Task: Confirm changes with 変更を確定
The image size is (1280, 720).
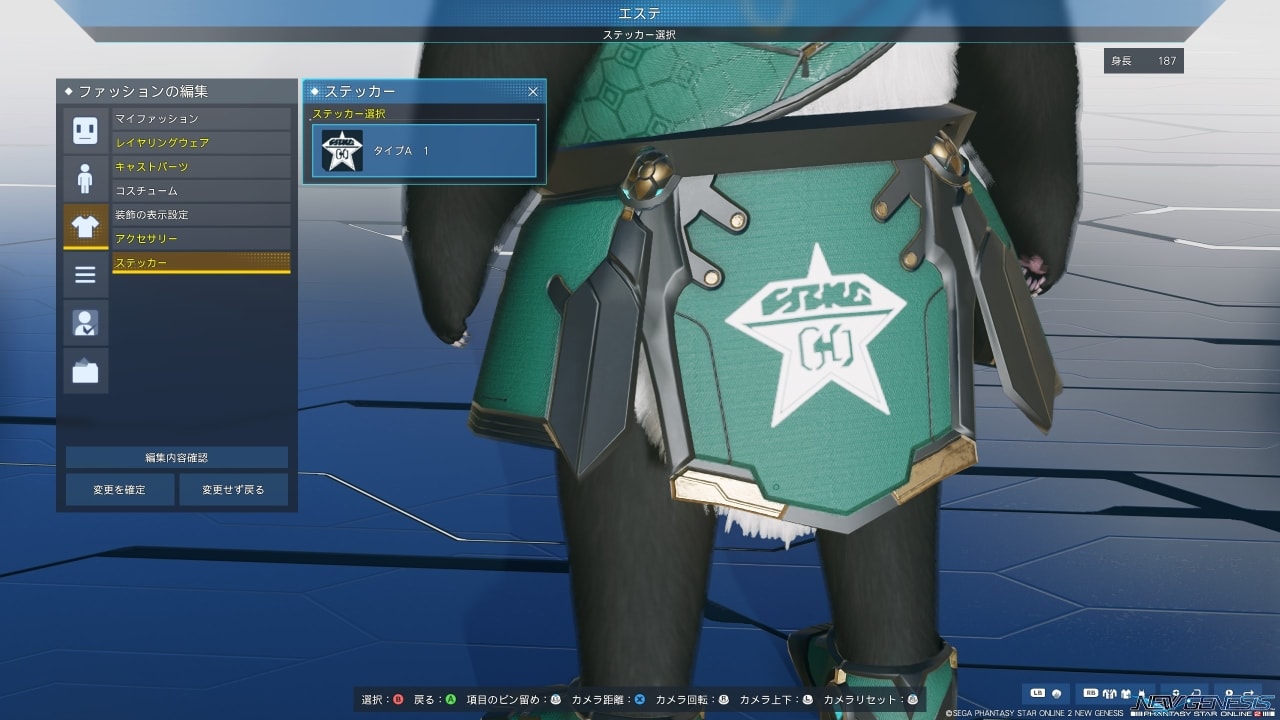Action: point(120,490)
